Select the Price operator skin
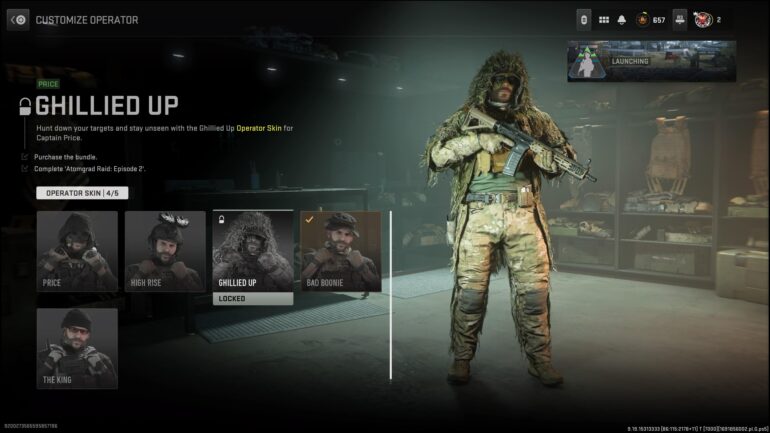The height and width of the screenshot is (433, 770). 77,251
